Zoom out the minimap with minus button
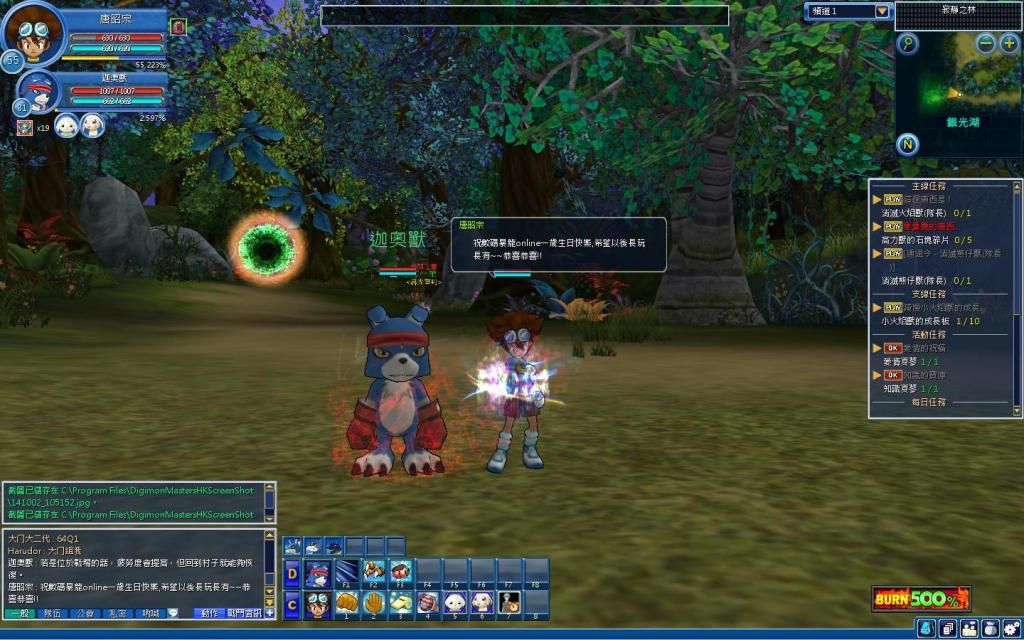This screenshot has height=640, width=1024. tap(986, 43)
